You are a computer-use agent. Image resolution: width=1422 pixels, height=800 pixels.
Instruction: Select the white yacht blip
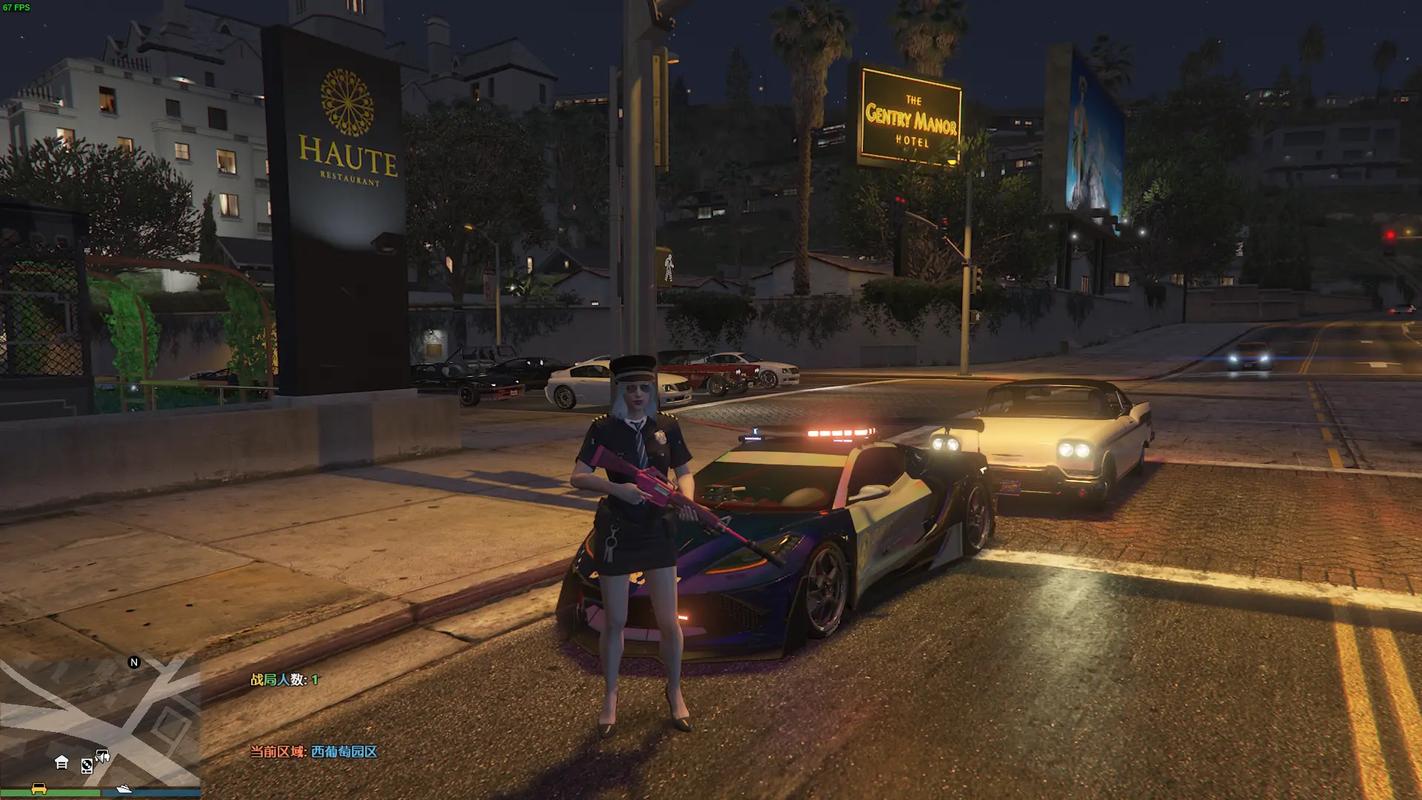click(122, 788)
